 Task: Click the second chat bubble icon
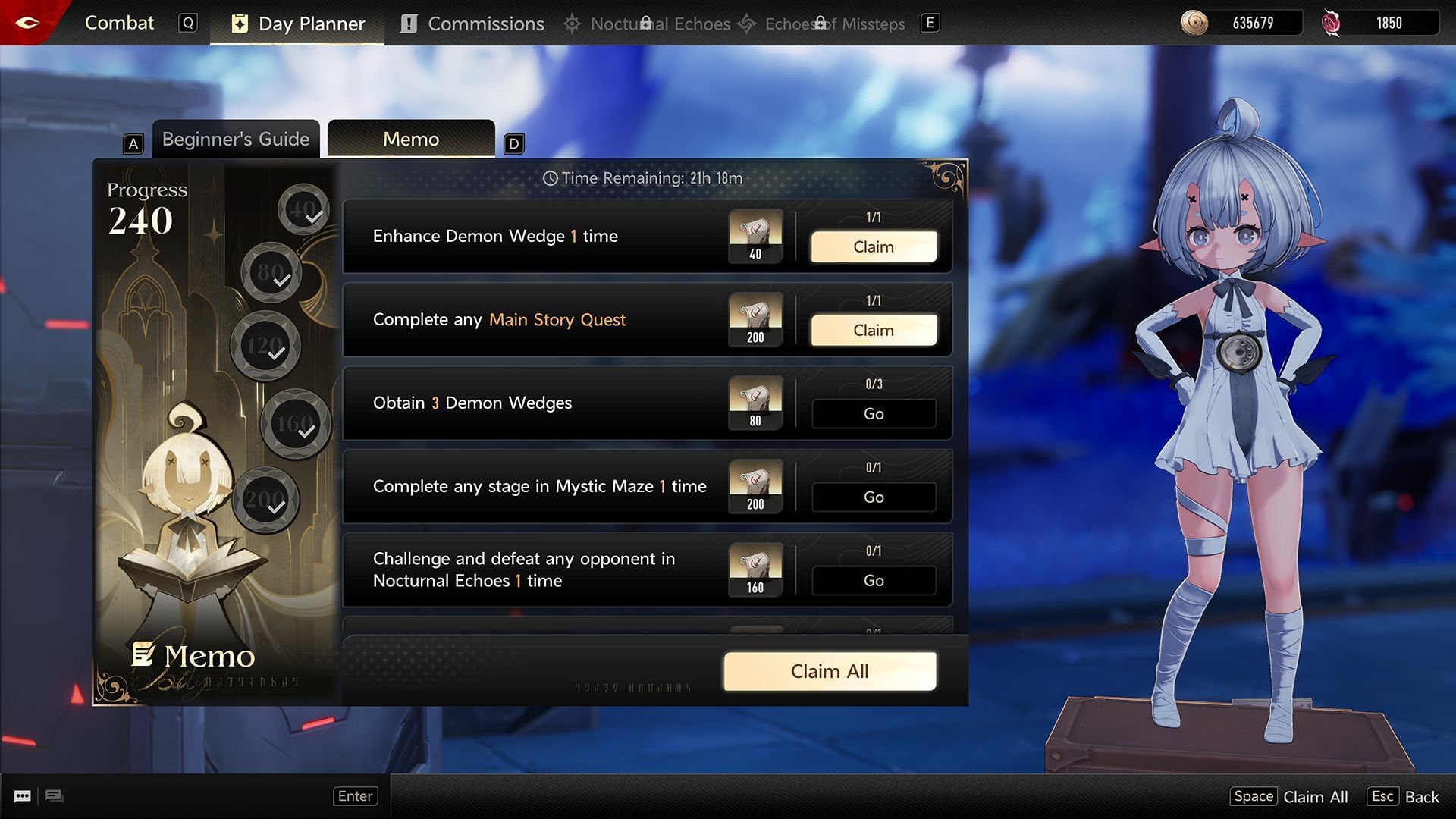[54, 796]
